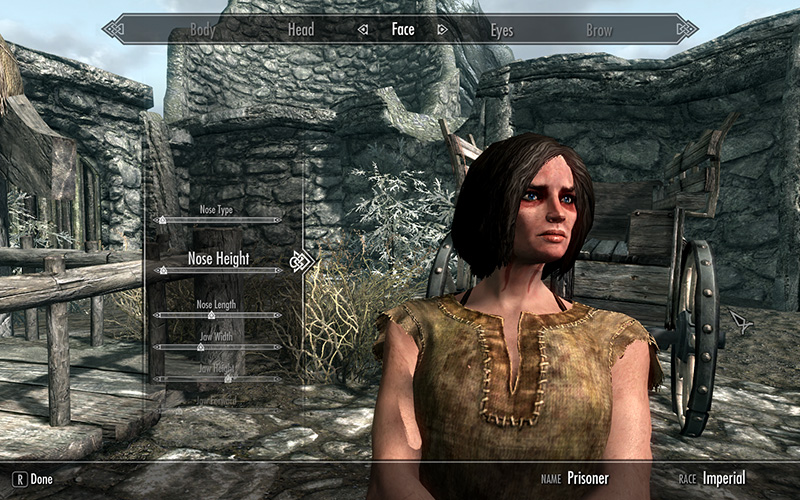Click the left arrow beside Face
This screenshot has height=500, width=800.
click(x=363, y=30)
